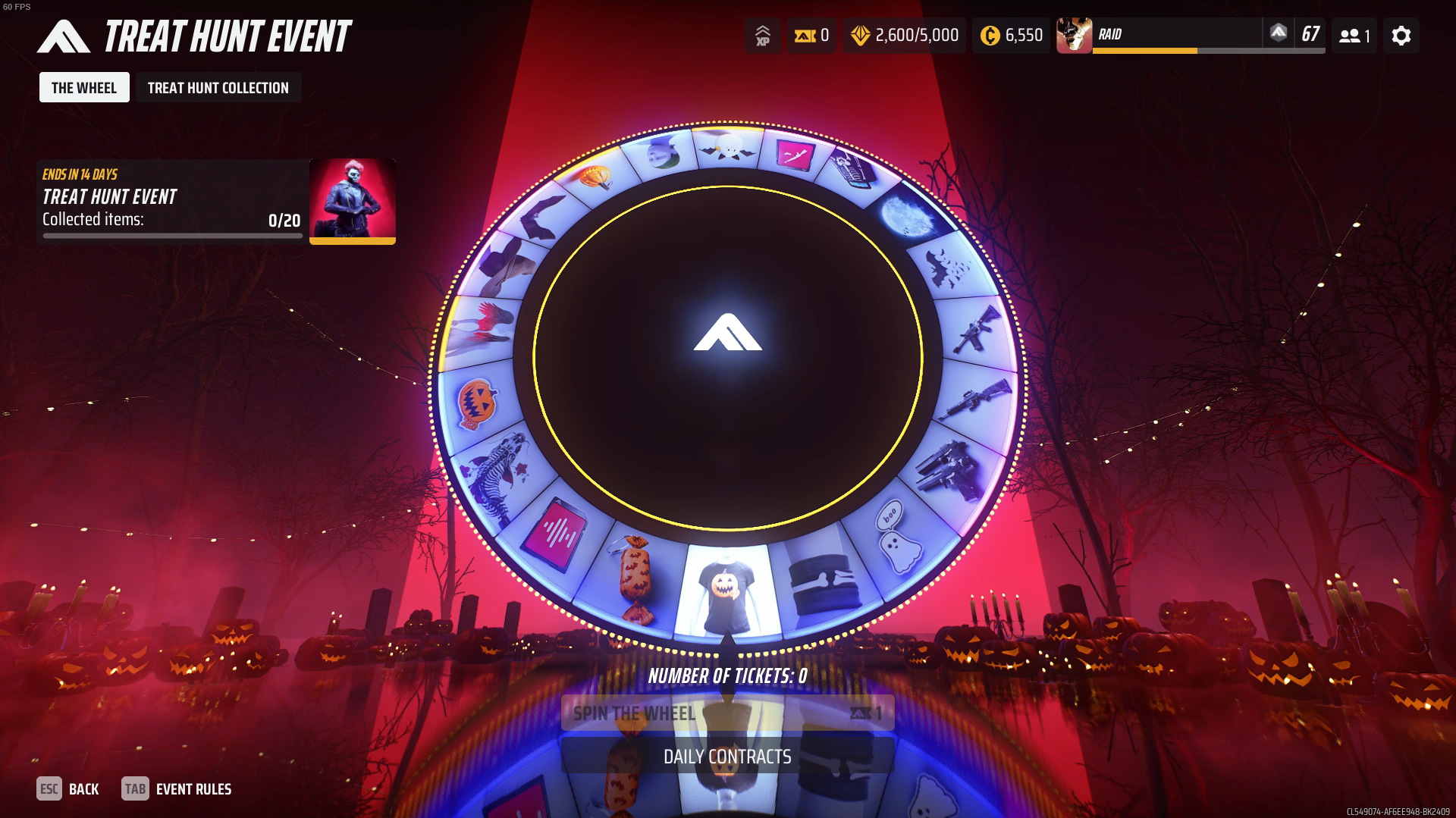Open the Treat Hunt Event reward card

[217, 202]
